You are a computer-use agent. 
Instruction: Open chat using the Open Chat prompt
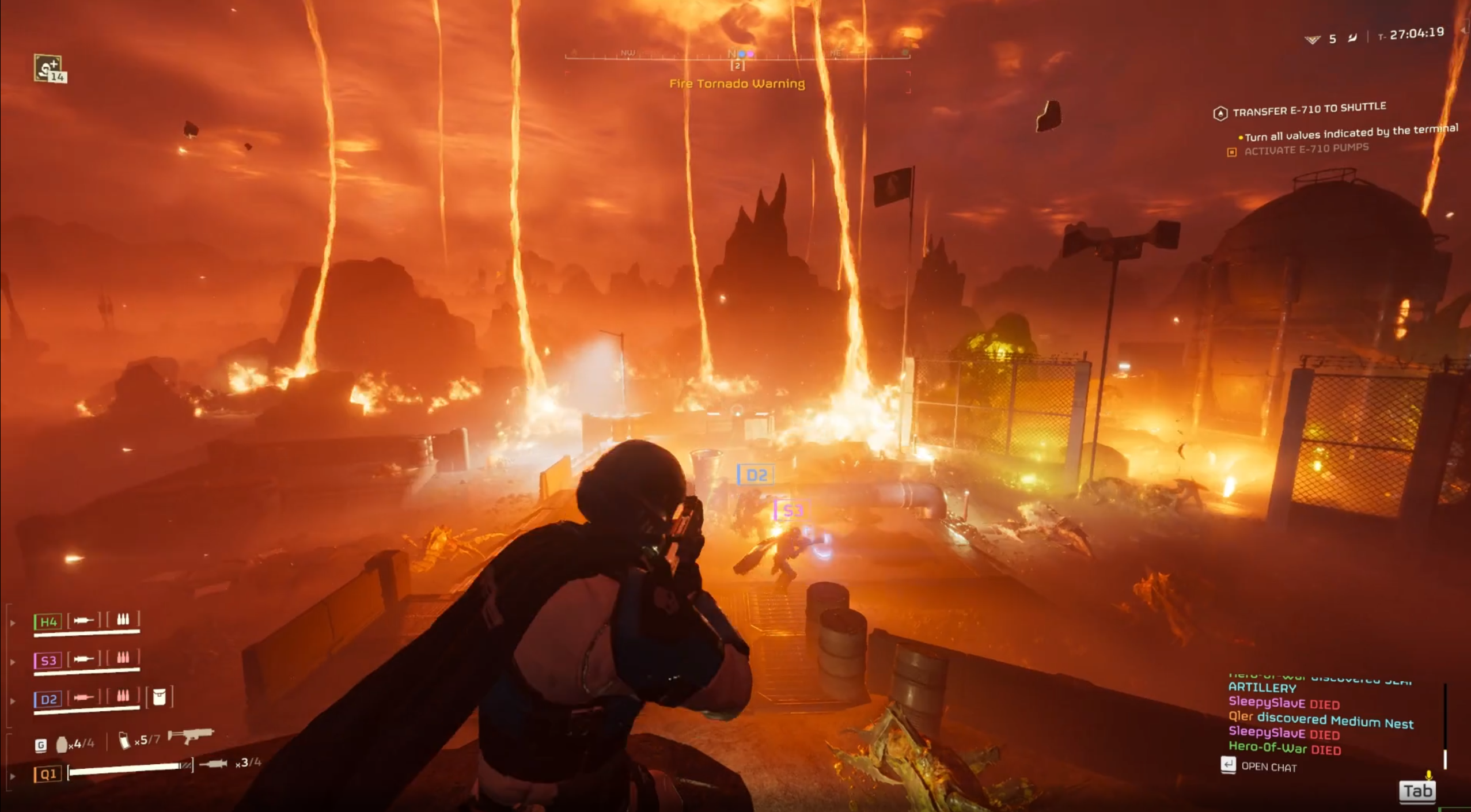pos(1268,766)
